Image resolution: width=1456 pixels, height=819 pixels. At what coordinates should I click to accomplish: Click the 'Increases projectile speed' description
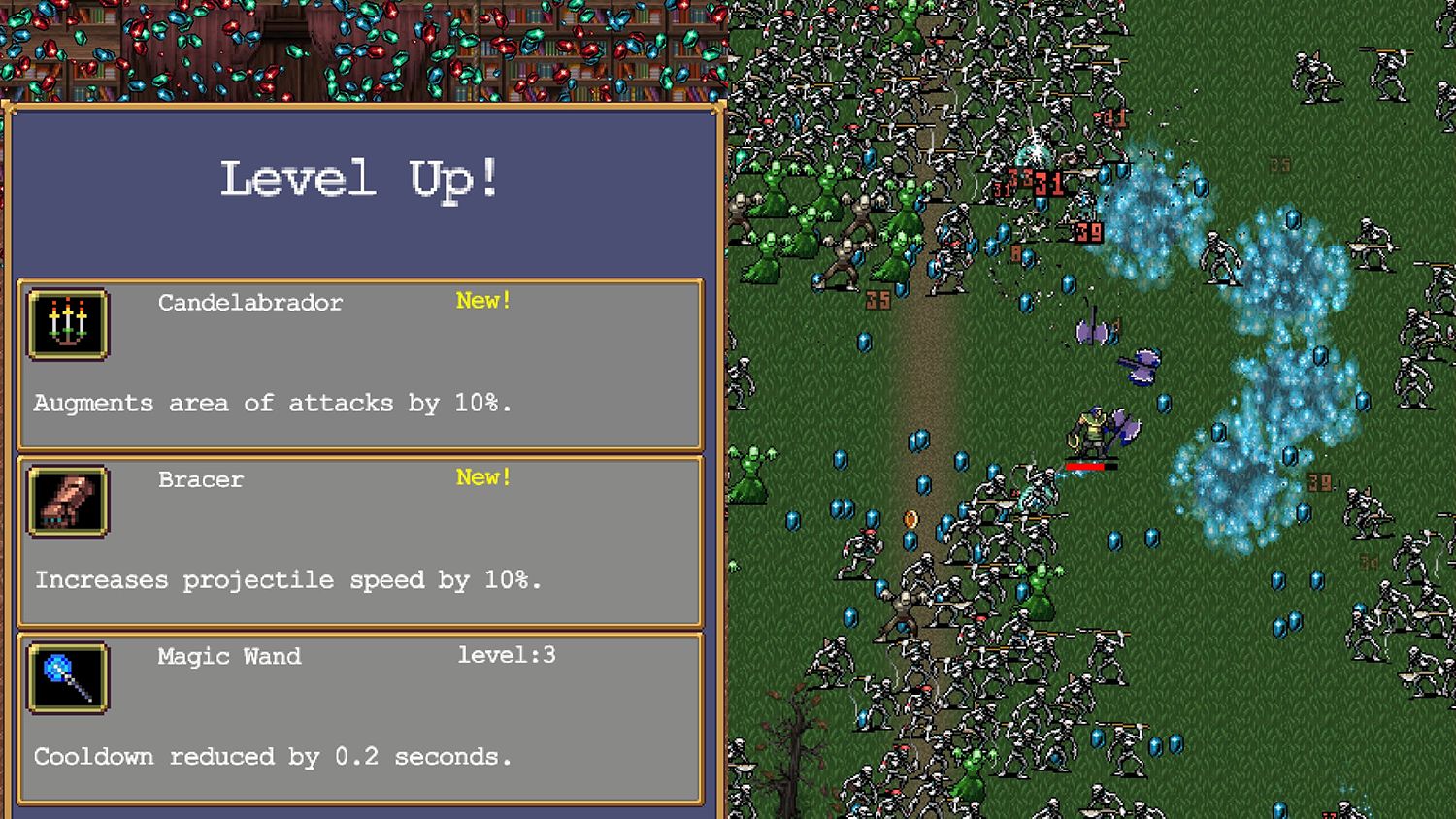pyautogui.click(x=289, y=579)
